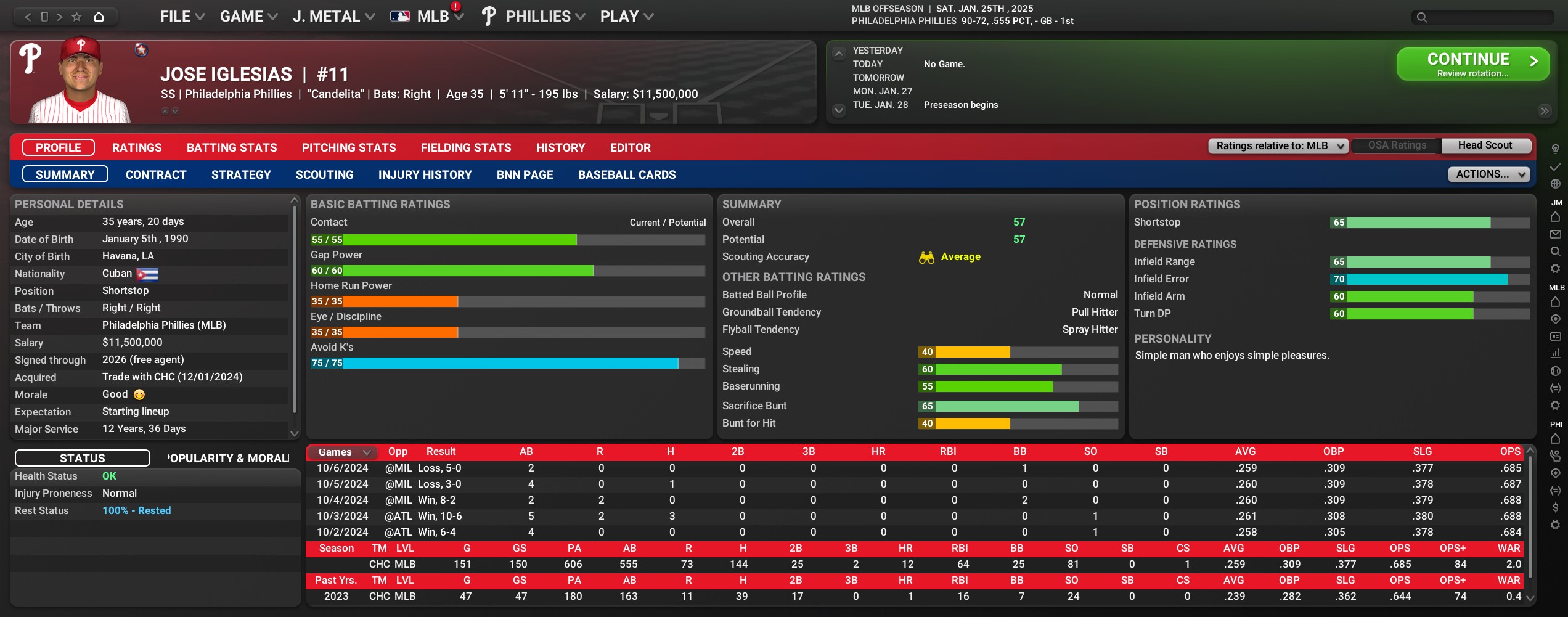Click the green CONTINUE button
Viewport: 1568px width, 617px height.
click(1472, 64)
